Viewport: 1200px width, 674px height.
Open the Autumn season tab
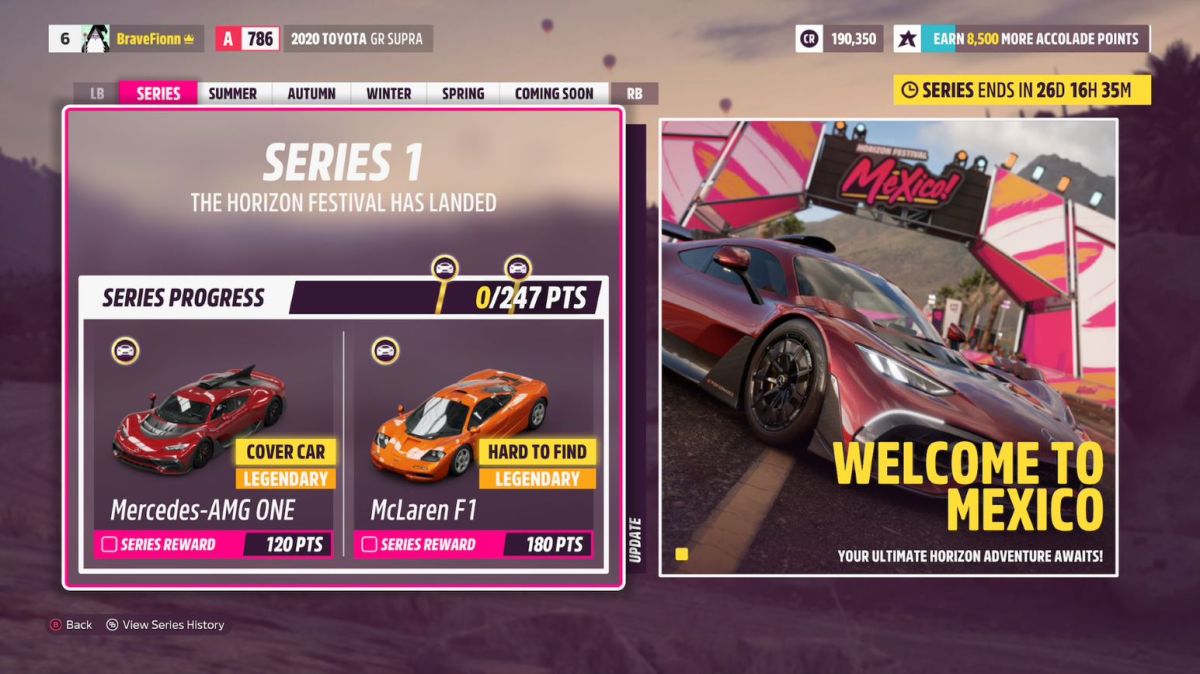coord(311,93)
